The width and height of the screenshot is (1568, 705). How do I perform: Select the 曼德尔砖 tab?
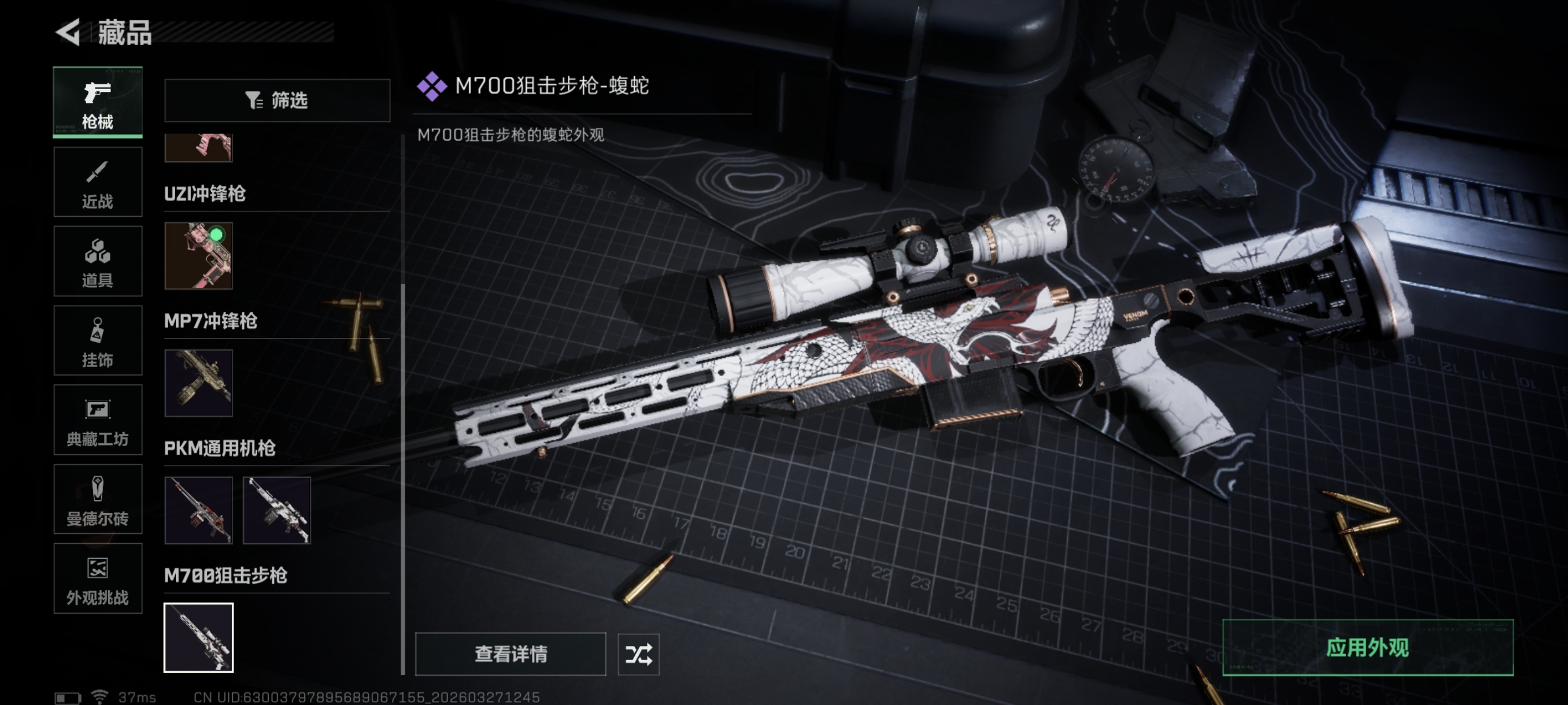point(97,499)
